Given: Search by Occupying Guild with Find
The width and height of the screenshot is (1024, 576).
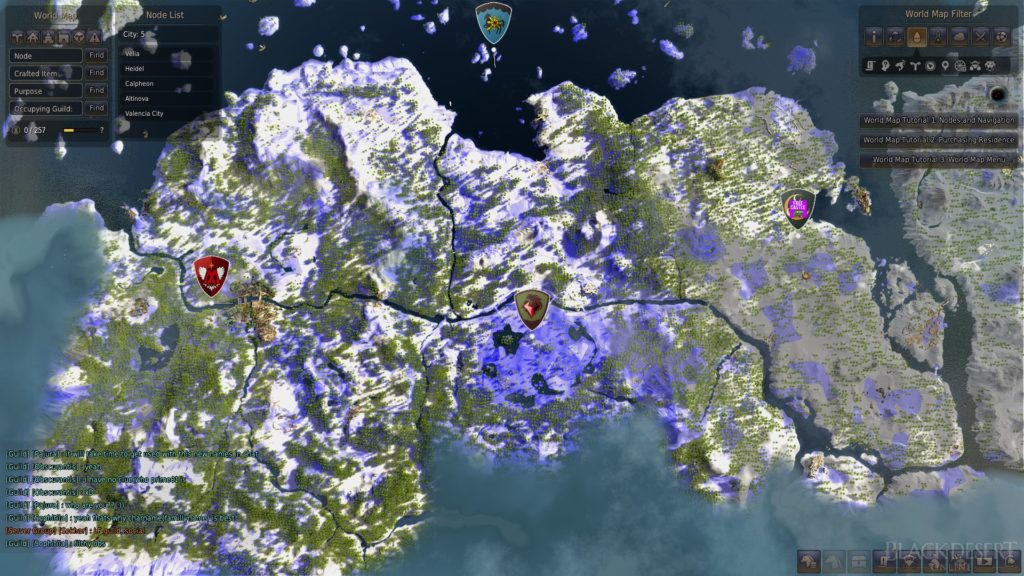Looking at the screenshot, I should pos(96,107).
